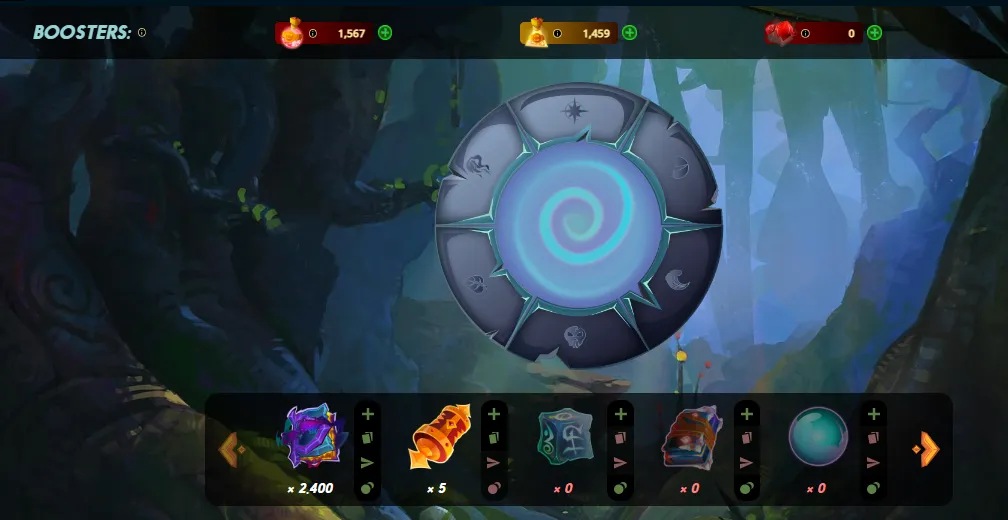Image resolution: width=1008 pixels, height=520 pixels.
Task: Select the teal orb item
Action: click(x=818, y=437)
